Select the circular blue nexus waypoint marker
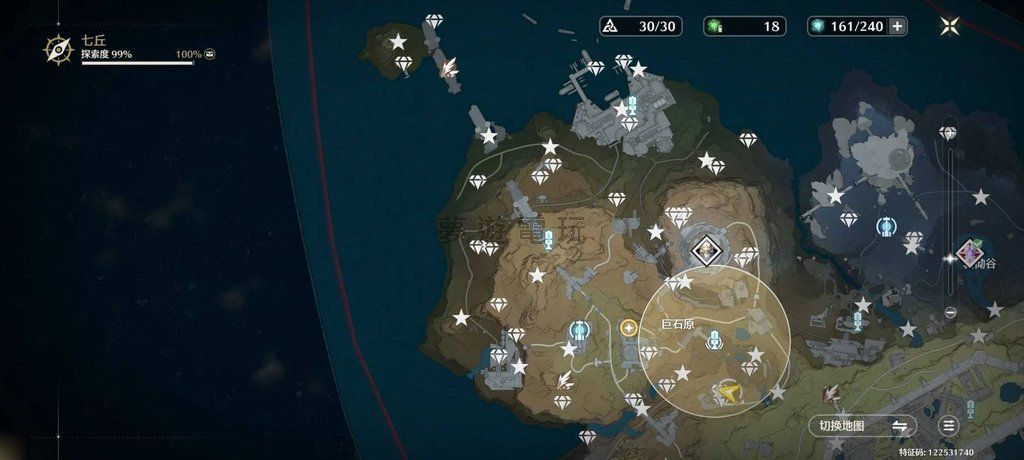Screen dimensions: 1024x460 point(885,227)
